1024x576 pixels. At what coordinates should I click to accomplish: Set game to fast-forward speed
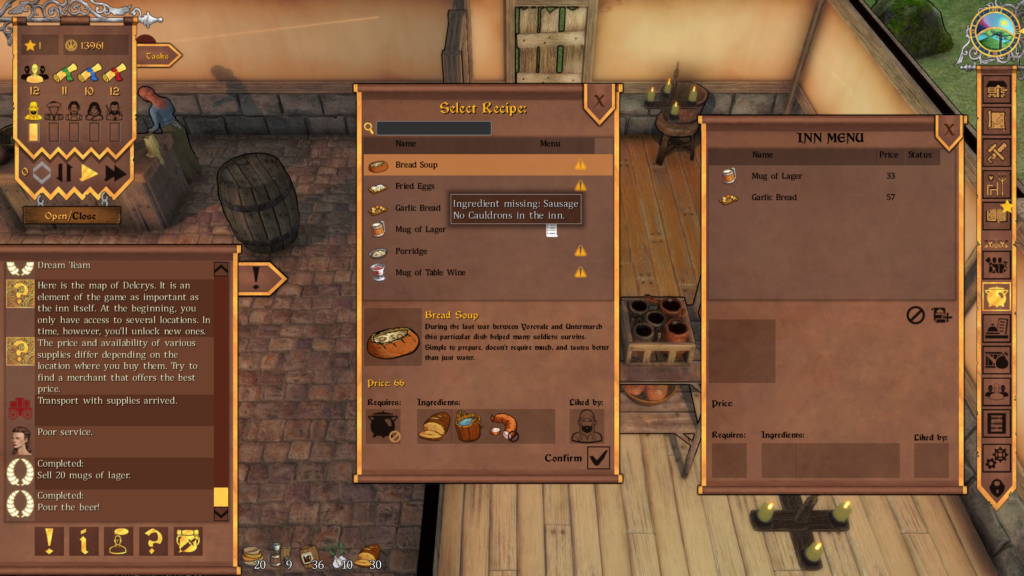click(x=115, y=173)
